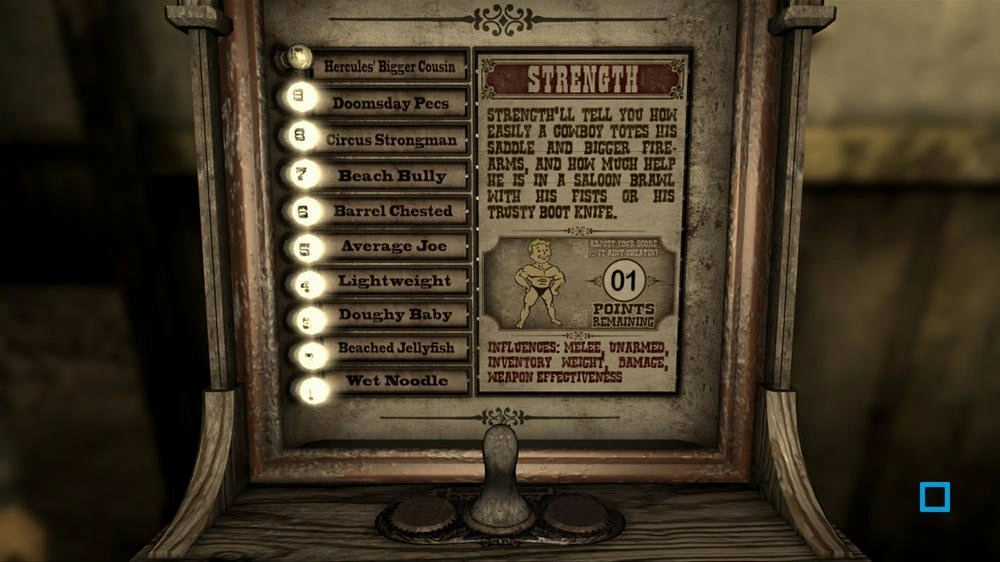The image size is (1000, 562).
Task: Pick the Doughy Baby strength rating
Action: click(x=395, y=315)
